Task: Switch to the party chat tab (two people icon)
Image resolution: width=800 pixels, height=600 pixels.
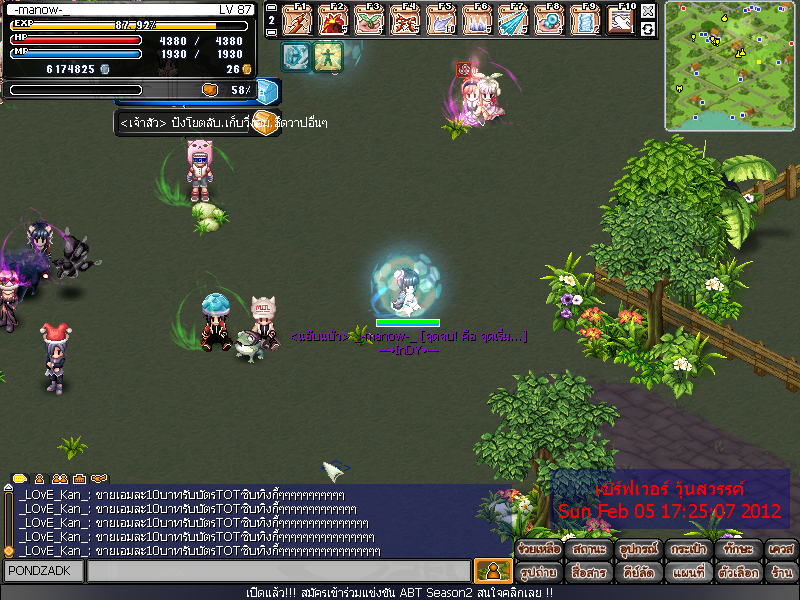Action: tap(60, 479)
